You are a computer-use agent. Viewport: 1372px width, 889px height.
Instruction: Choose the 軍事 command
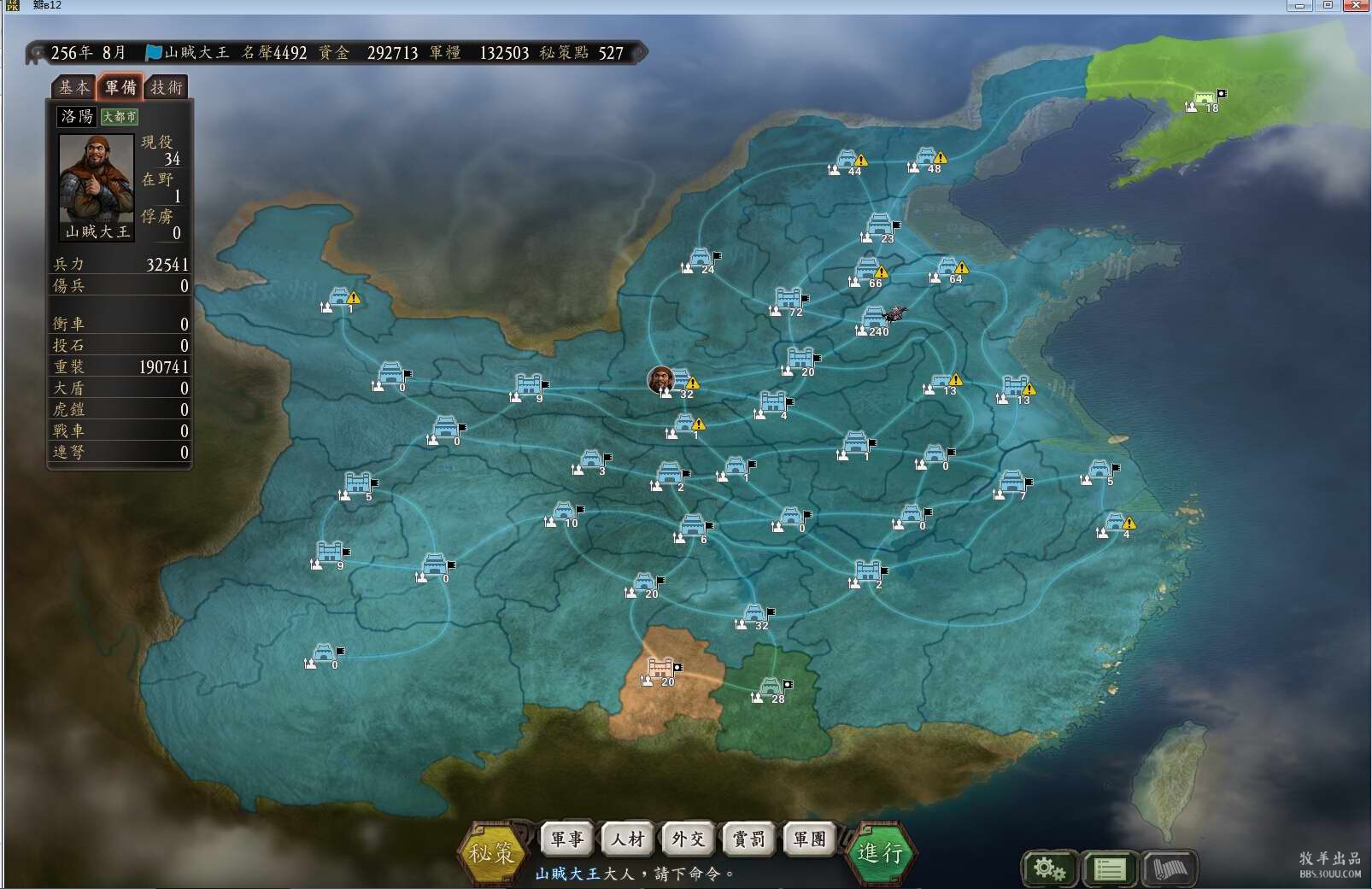pyautogui.click(x=567, y=839)
